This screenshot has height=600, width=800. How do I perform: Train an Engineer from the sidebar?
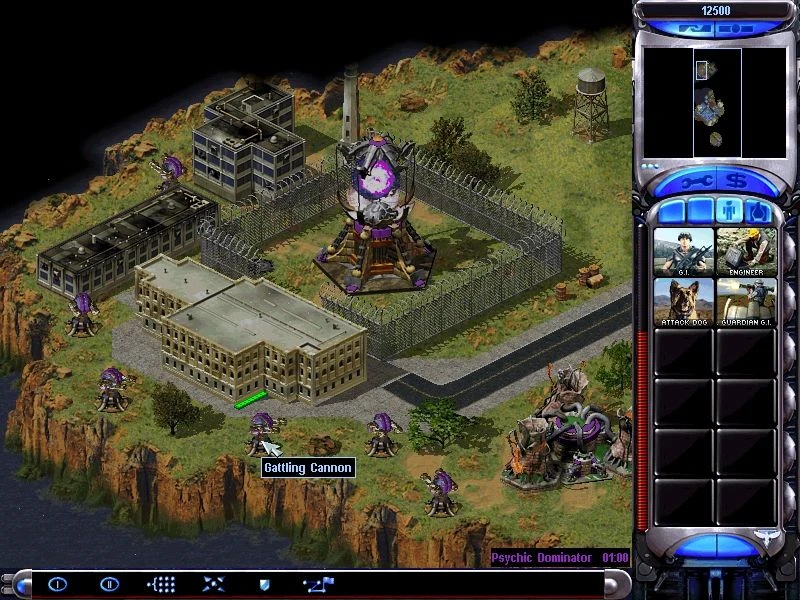point(746,251)
